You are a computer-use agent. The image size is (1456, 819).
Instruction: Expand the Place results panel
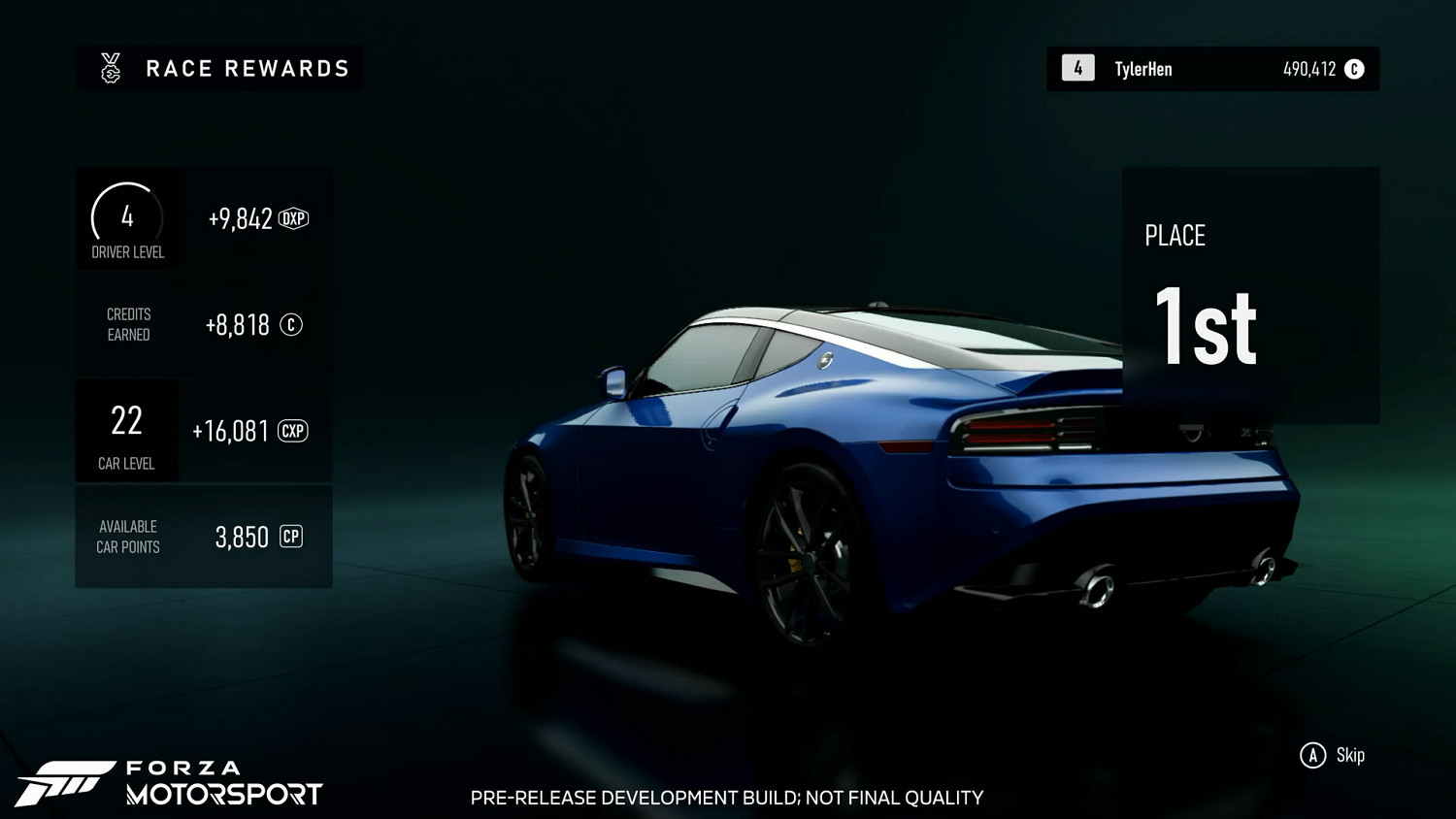pos(1250,294)
